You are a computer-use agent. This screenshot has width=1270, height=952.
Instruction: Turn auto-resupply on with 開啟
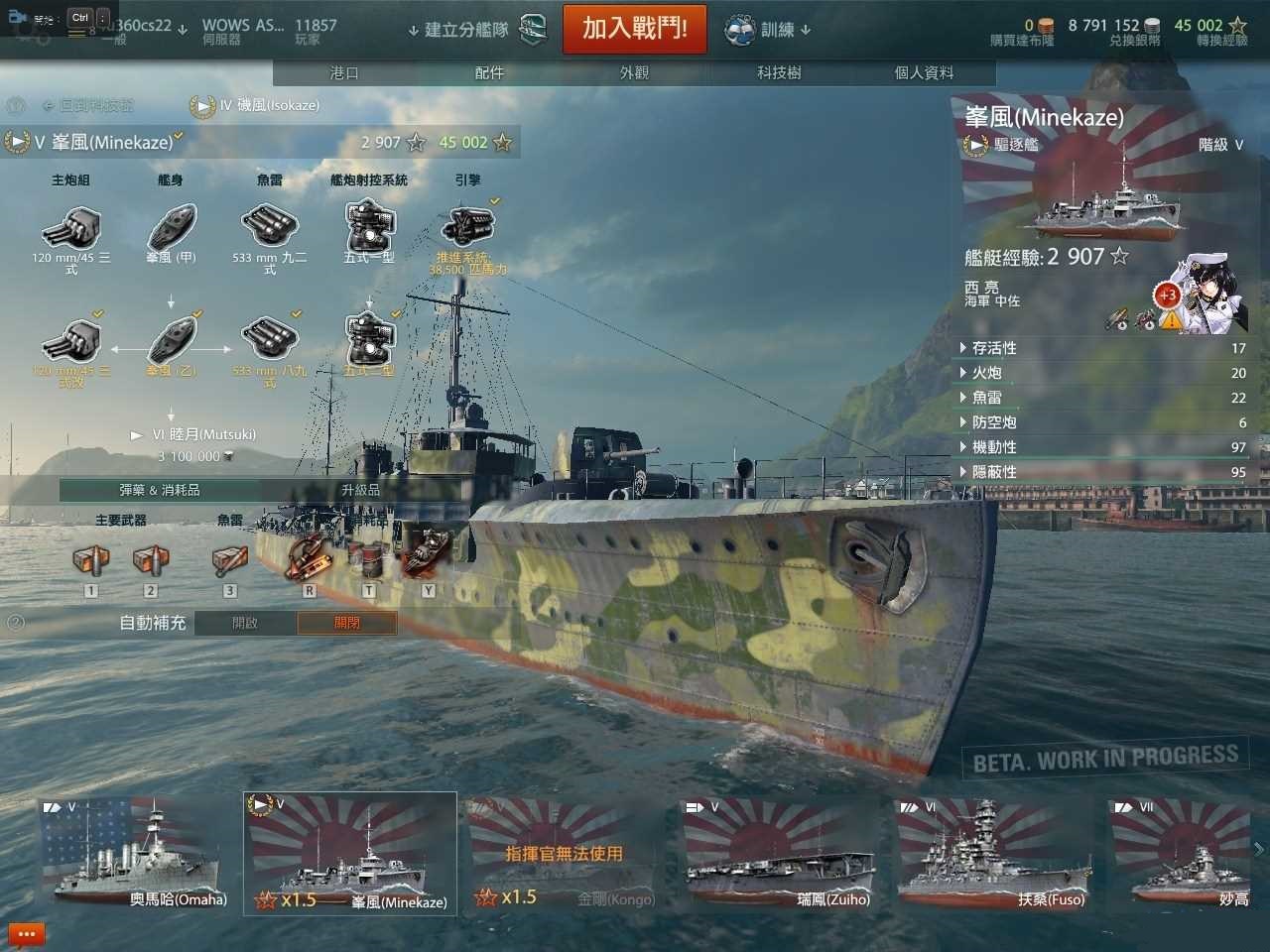[245, 623]
